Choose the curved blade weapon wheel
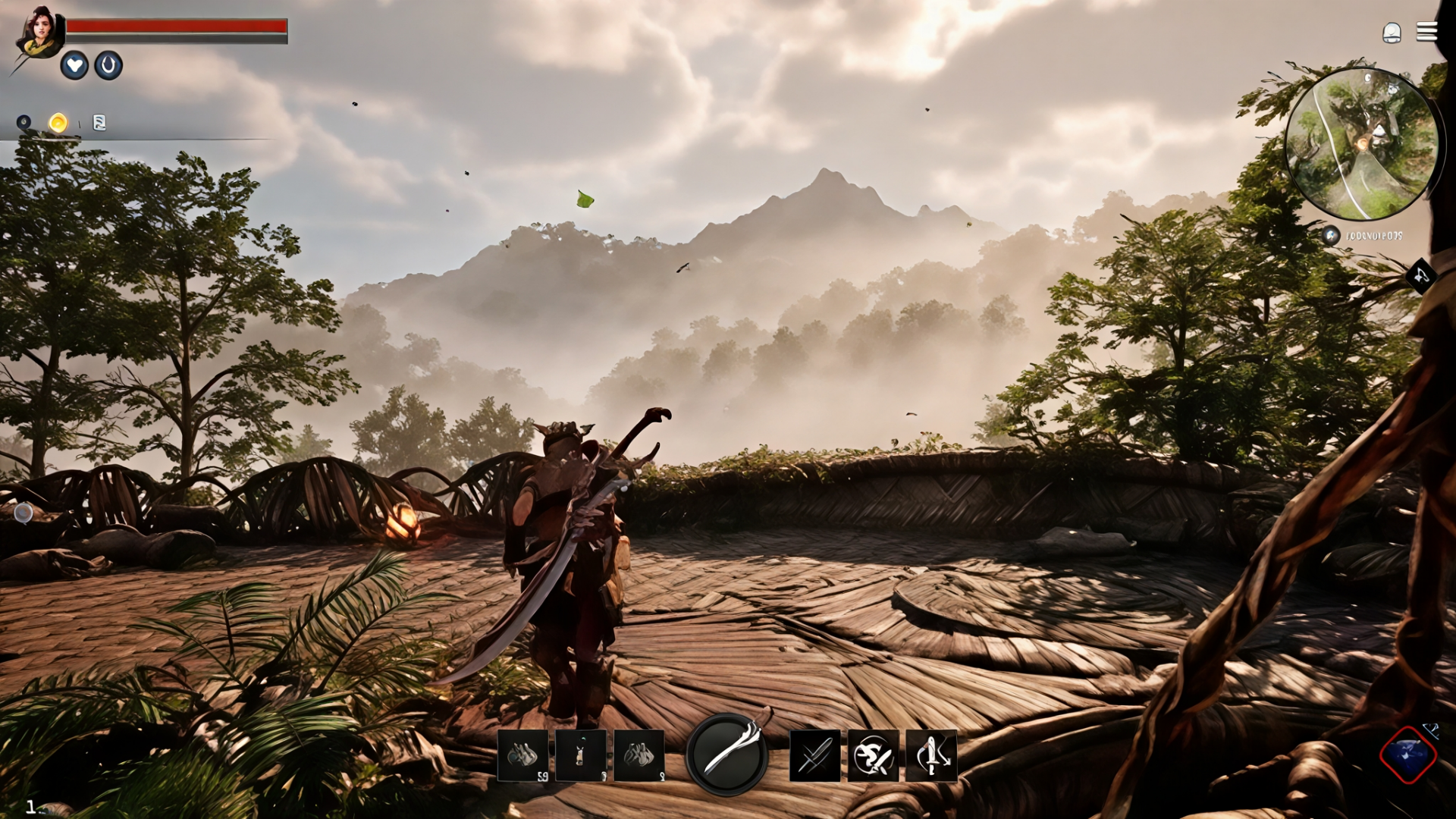Viewport: 1456px width, 819px height. pos(726,754)
